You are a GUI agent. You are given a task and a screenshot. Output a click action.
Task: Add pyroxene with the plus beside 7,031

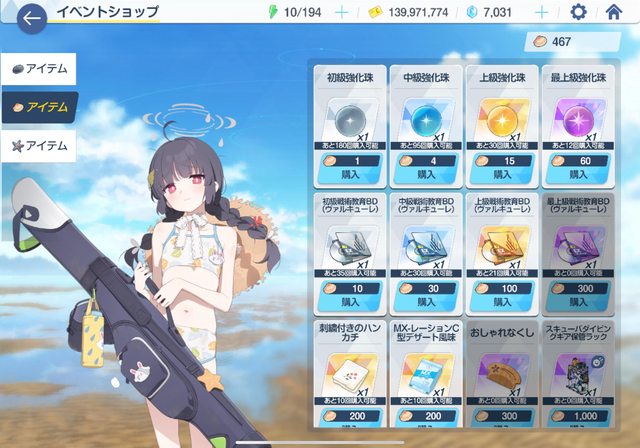pyautogui.click(x=542, y=13)
